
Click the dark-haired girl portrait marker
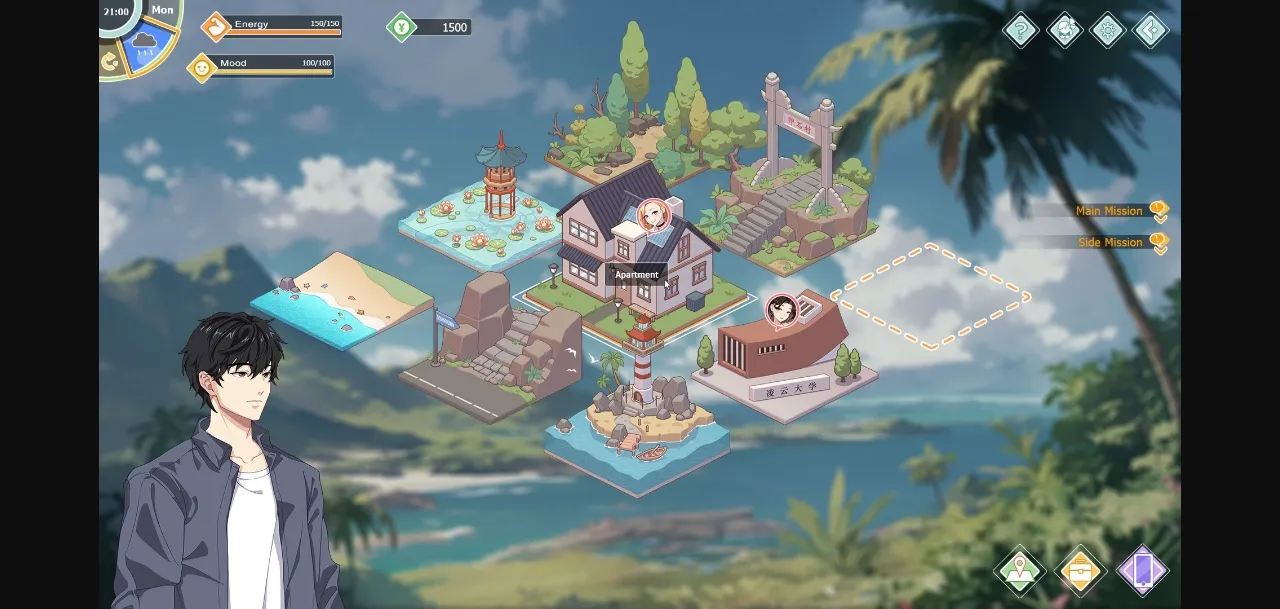point(781,310)
